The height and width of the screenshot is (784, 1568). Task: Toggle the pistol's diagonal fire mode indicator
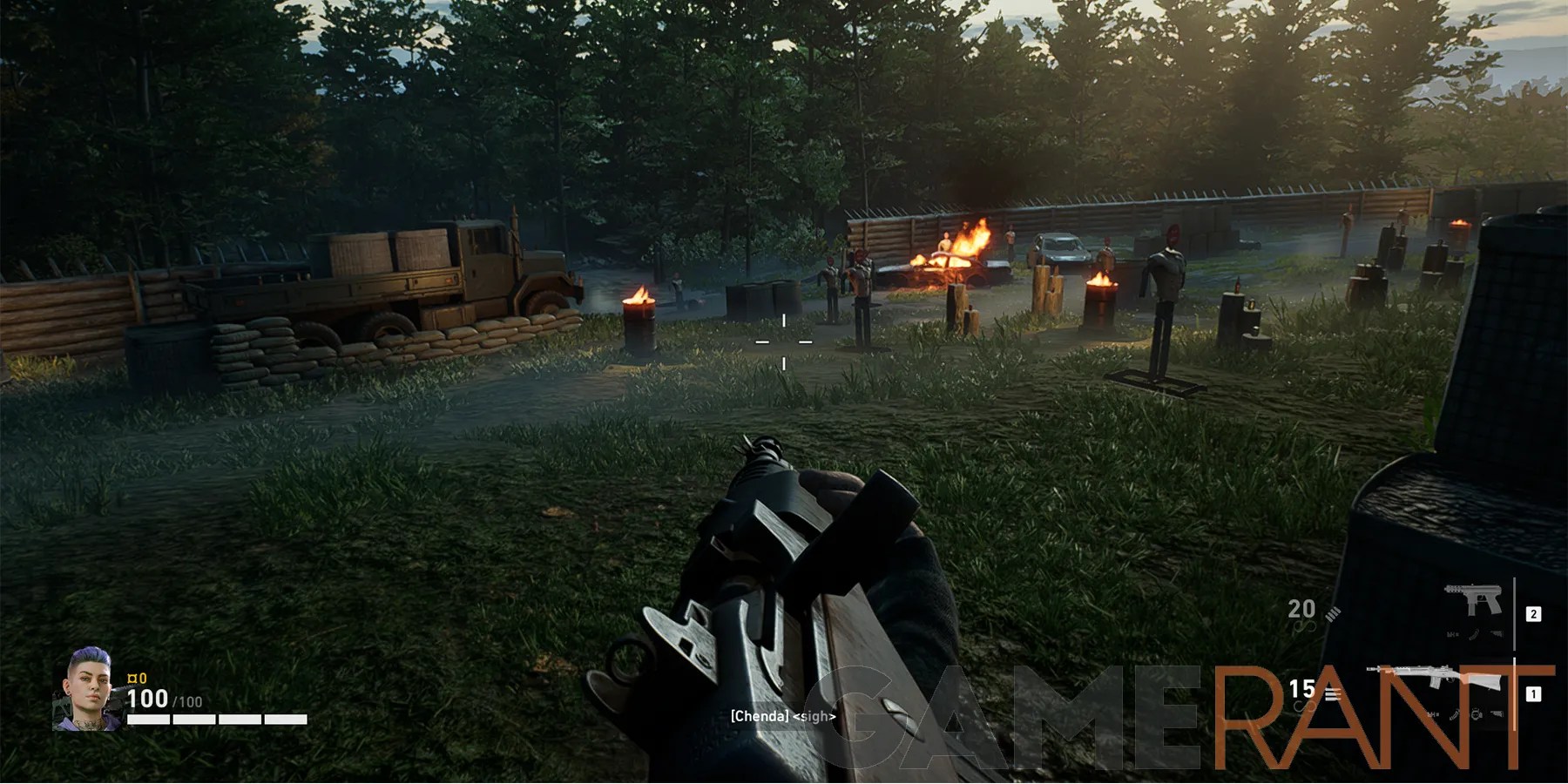1332,615
